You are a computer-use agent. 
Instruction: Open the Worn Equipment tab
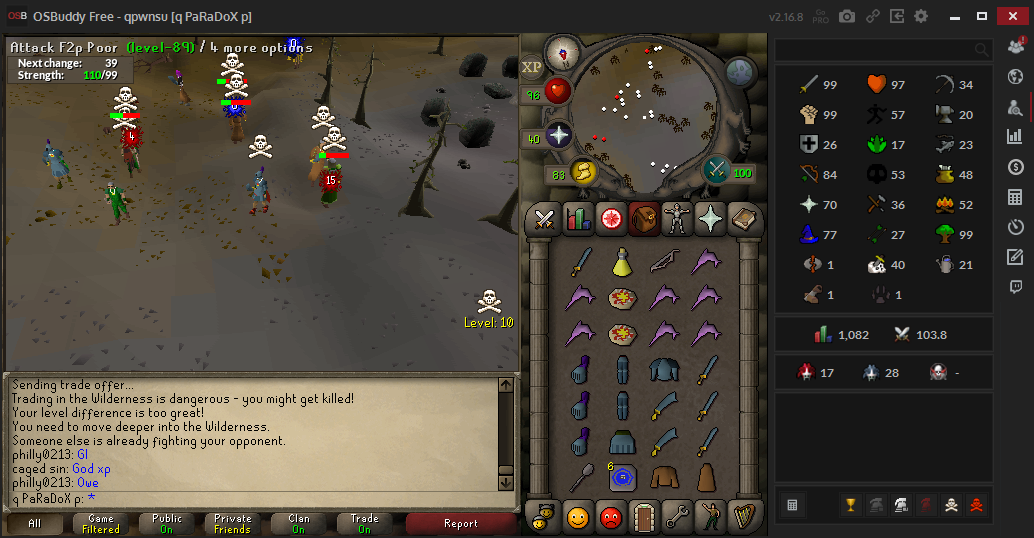pos(678,218)
